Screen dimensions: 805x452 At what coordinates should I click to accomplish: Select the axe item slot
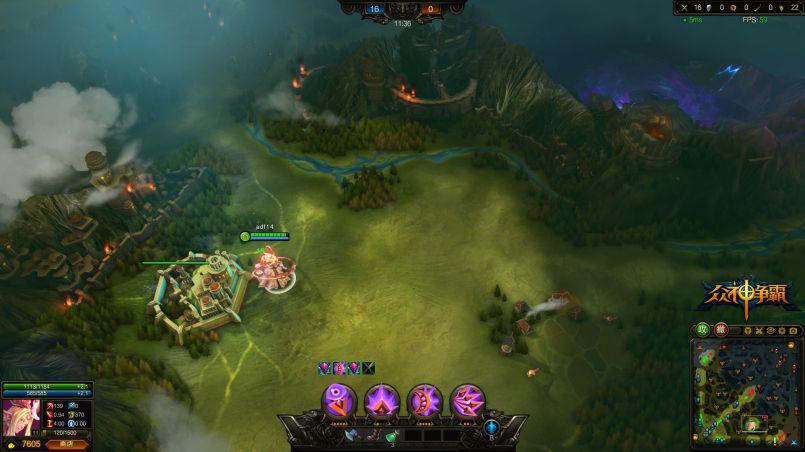[350, 435]
